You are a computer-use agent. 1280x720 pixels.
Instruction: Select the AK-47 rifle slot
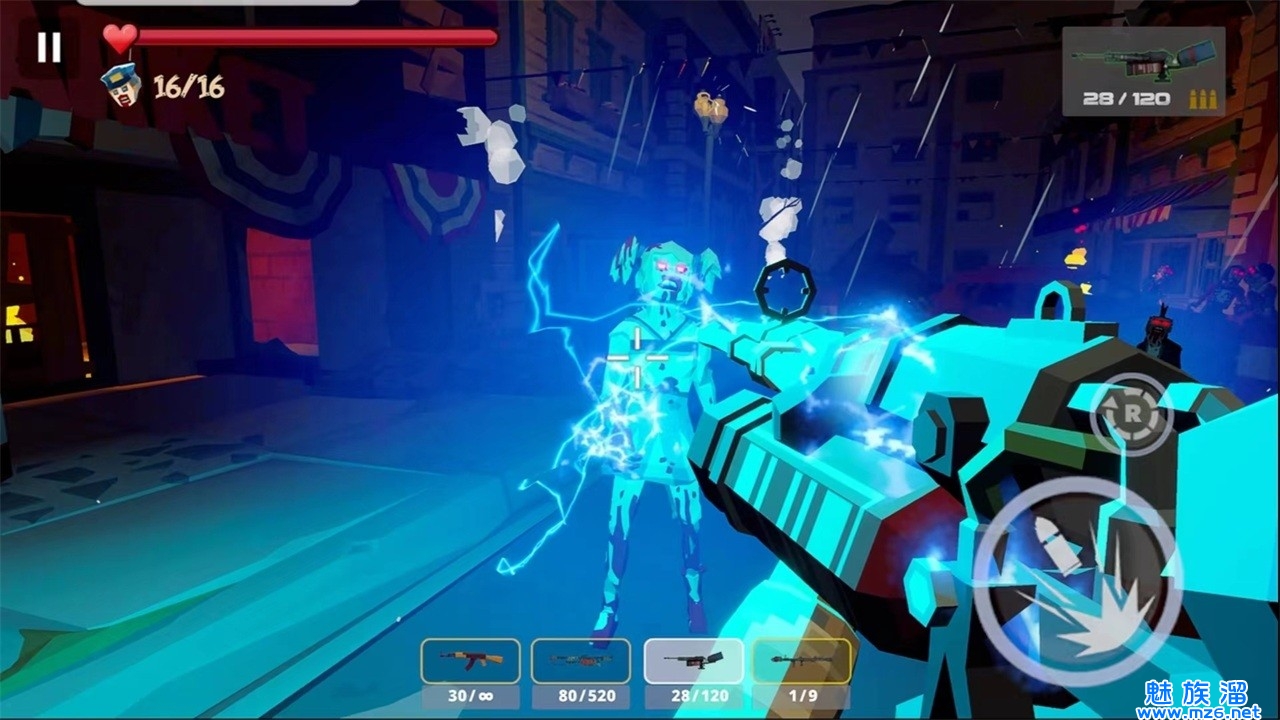click(470, 661)
